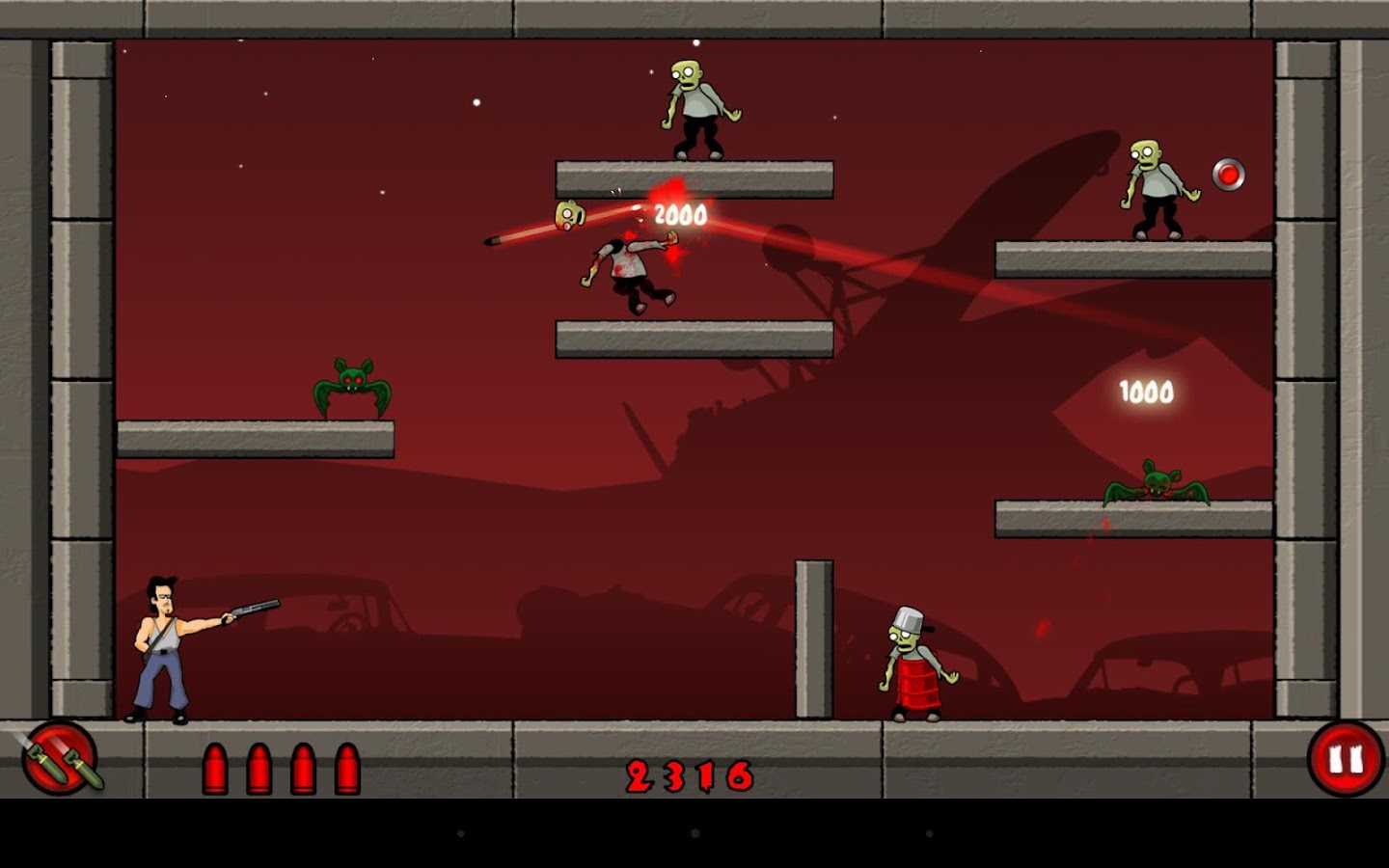Click the second red bullet icon
Viewport: 1389px width, 868px height.
coord(261,767)
